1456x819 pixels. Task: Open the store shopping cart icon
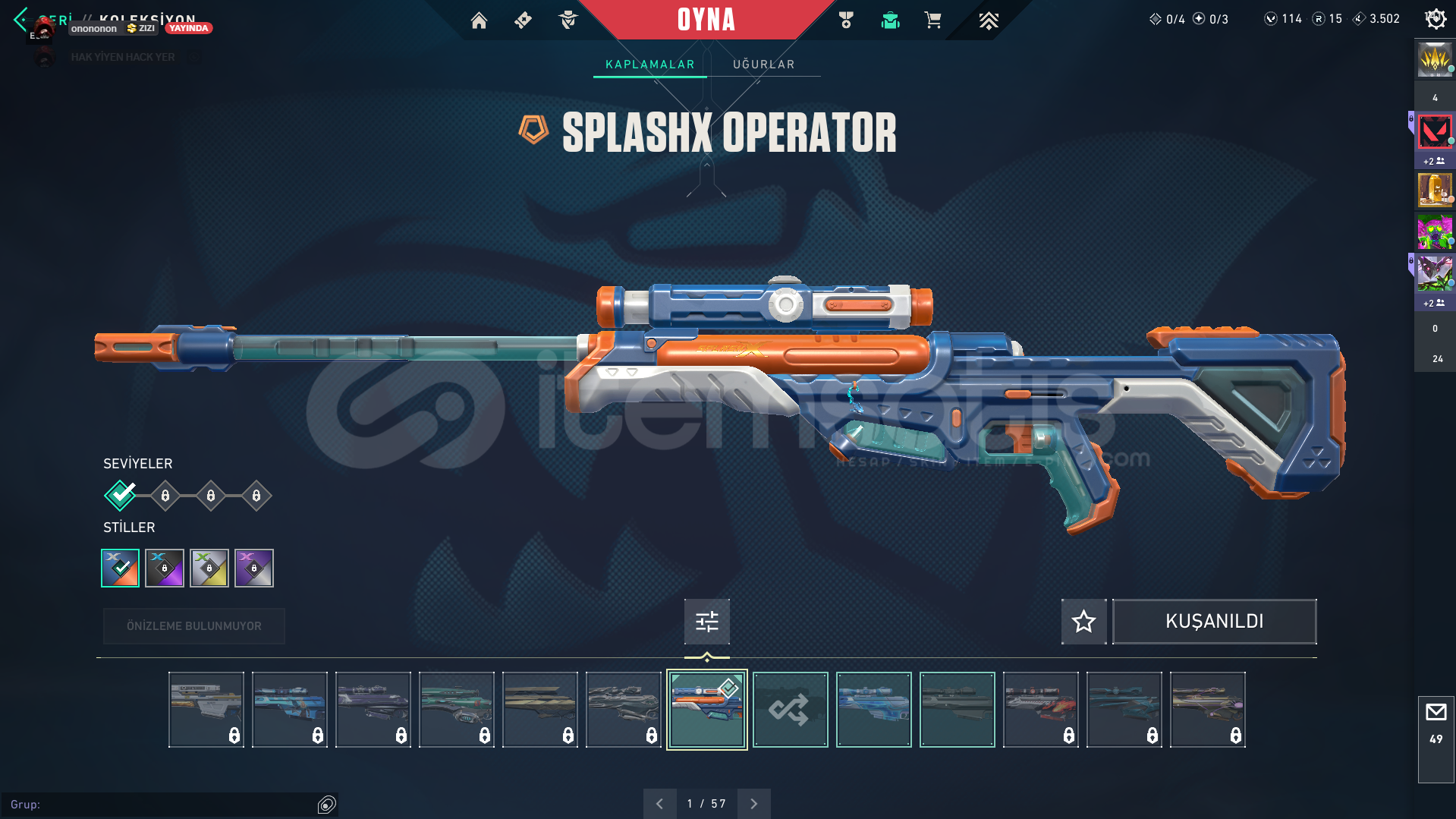(x=932, y=20)
